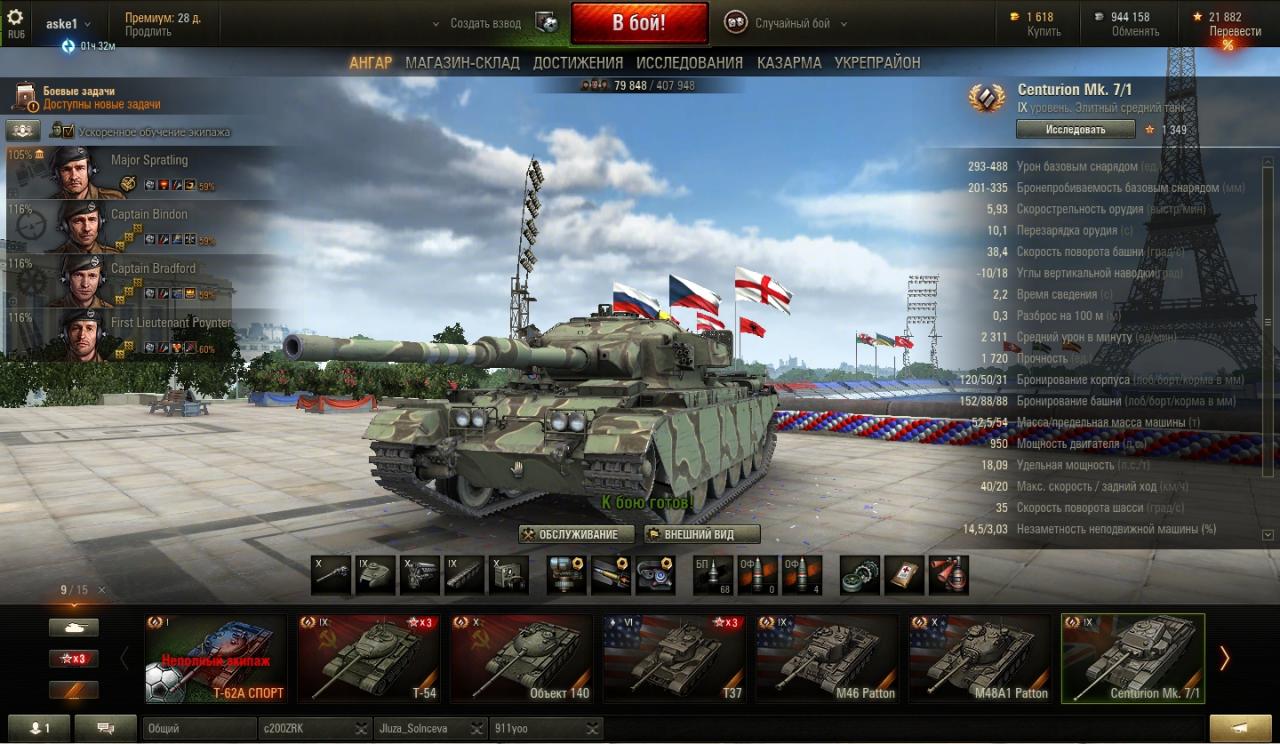Screen dimensions: 1280x744
Task: Start battle with the red В бой! button
Action: pos(639,23)
